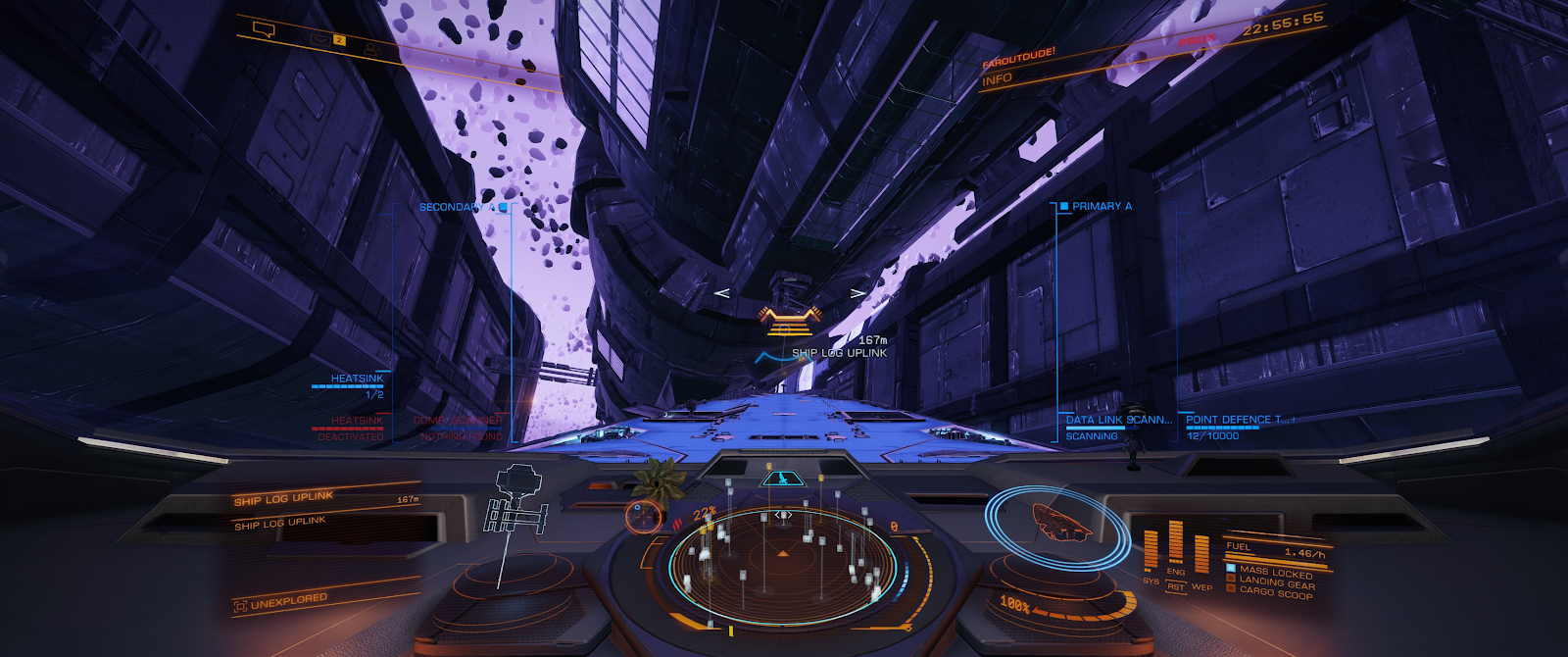Click the right arrow beside the target
1568x657 pixels.
tap(857, 293)
